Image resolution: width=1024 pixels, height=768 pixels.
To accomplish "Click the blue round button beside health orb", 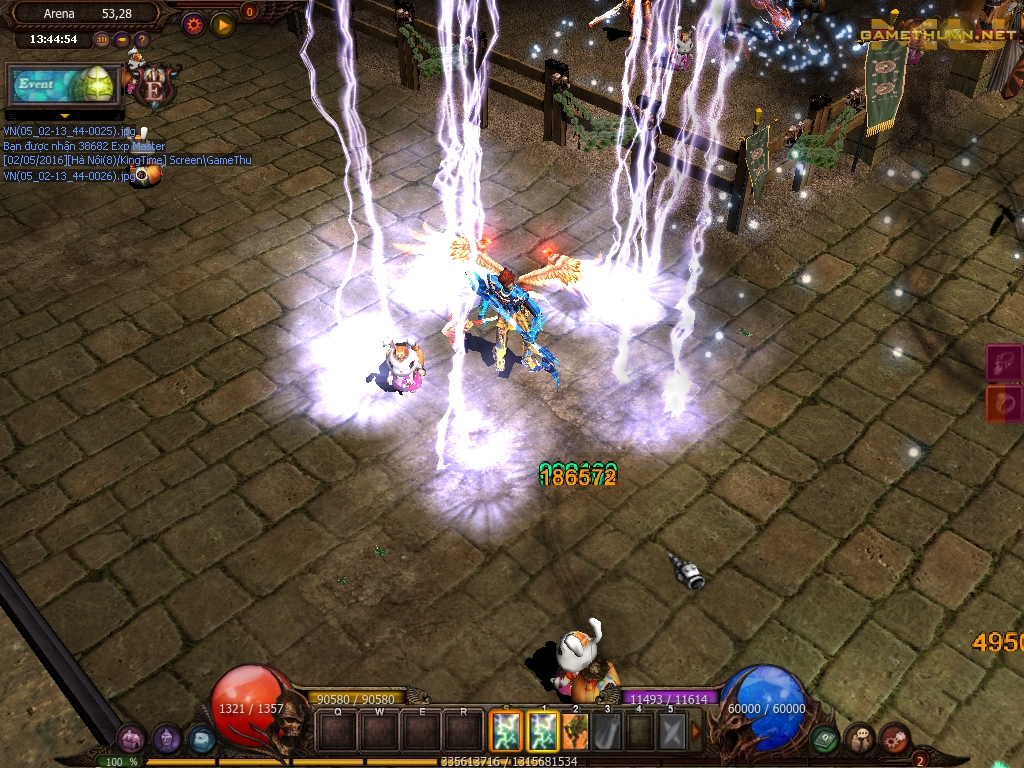I will click(x=200, y=740).
